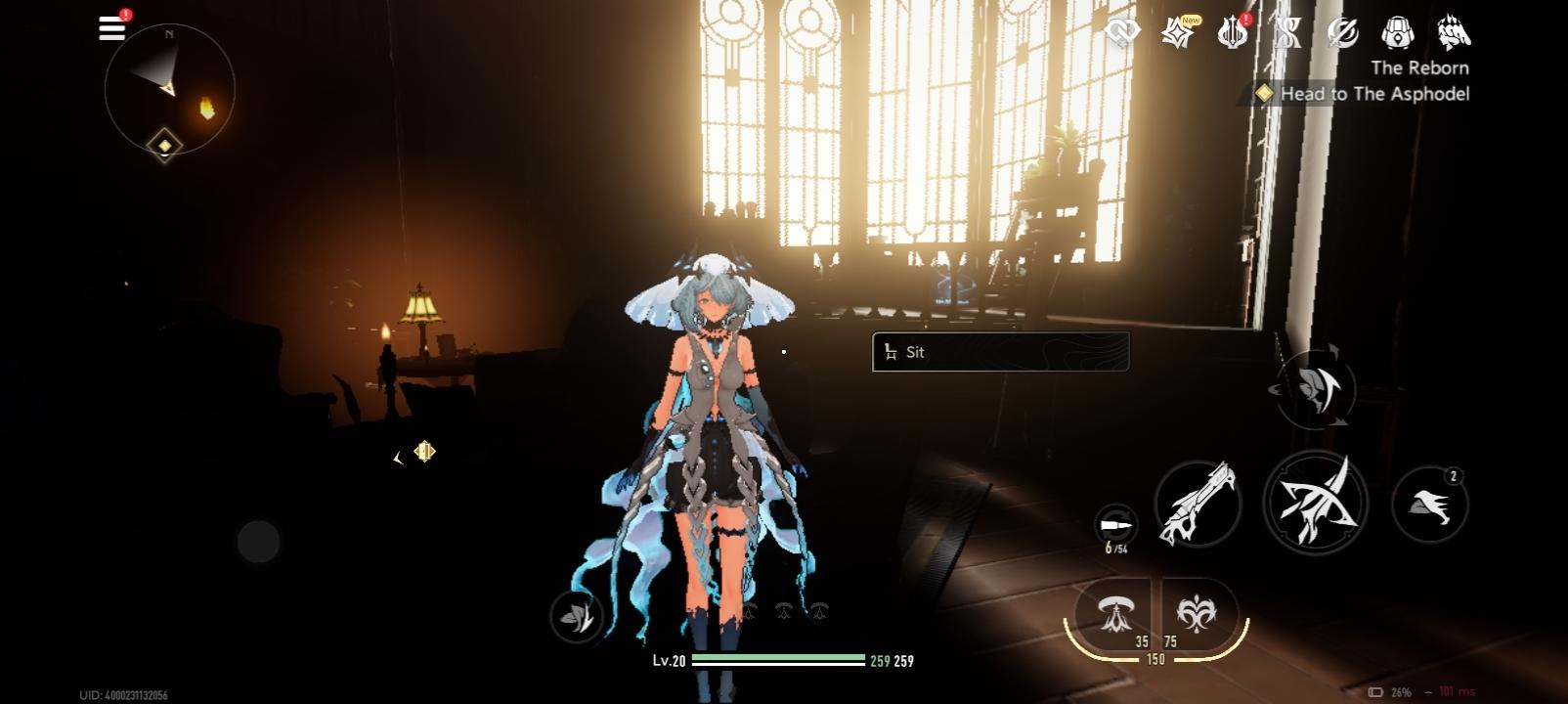Screen dimensions: 1568x704
Task: Use the ornate crest skill costing 75
Action: 1197,616
